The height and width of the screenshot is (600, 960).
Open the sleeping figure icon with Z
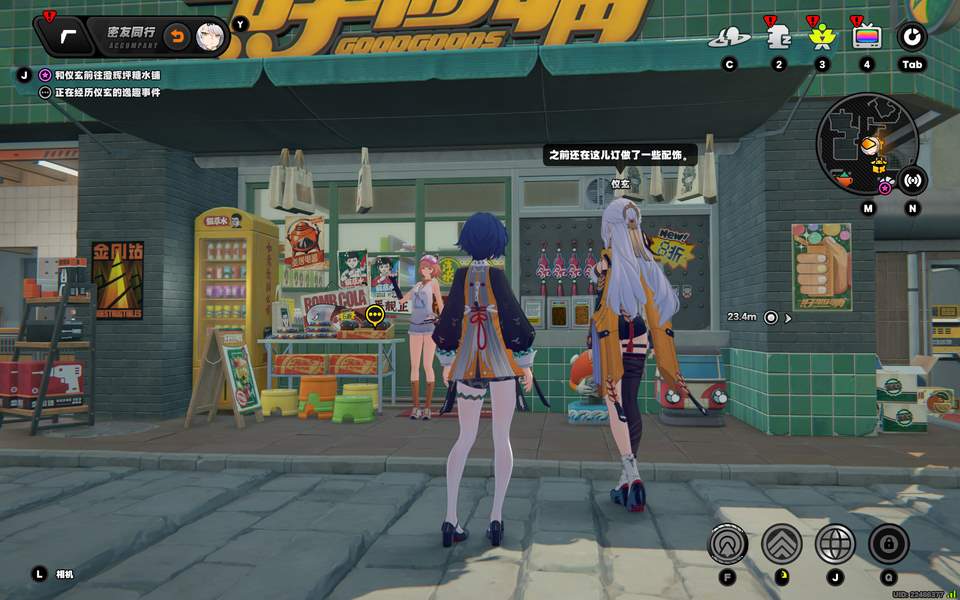778,38
